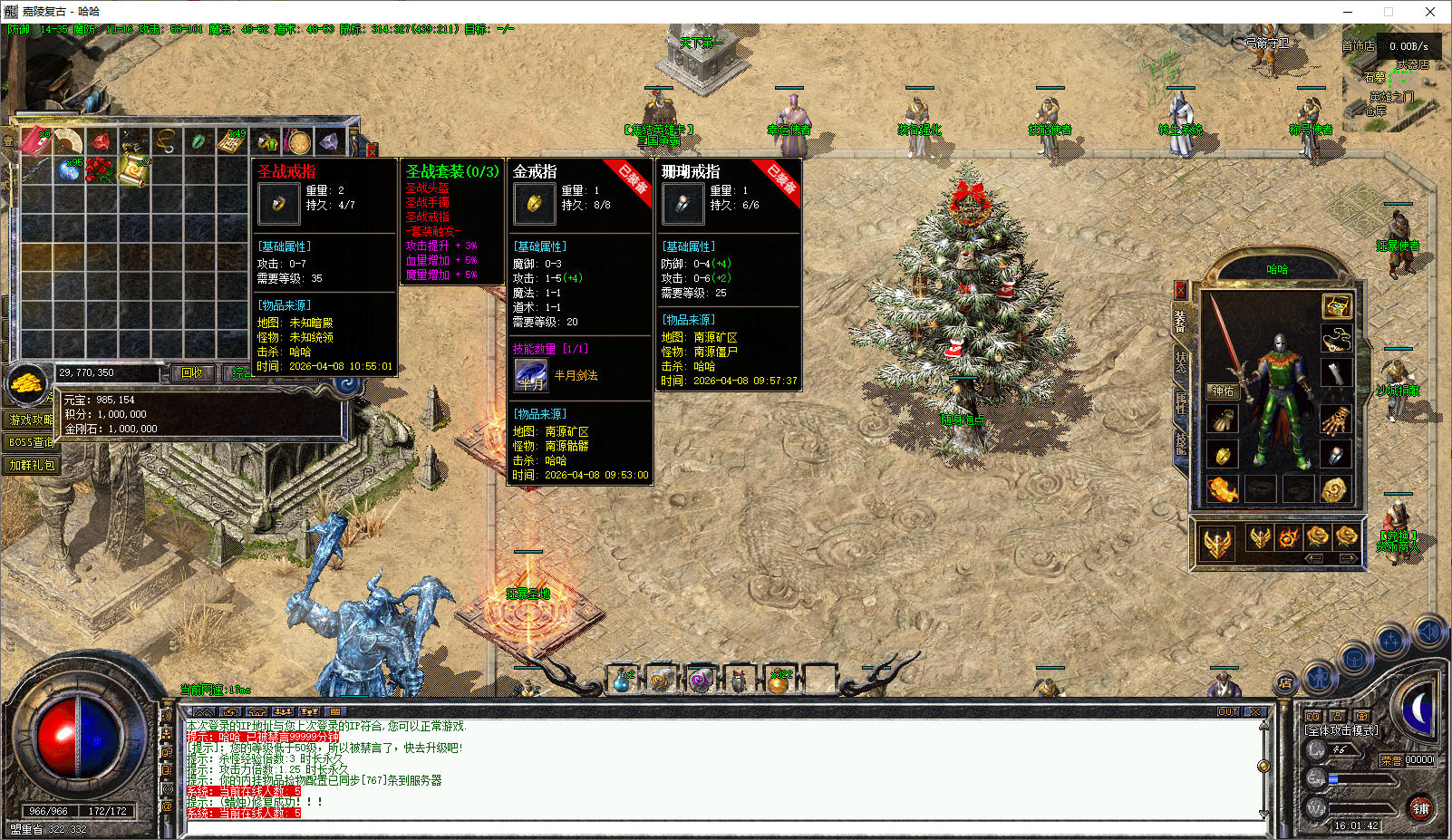Select the glowing scroll item in the bag
Image resolution: width=1452 pixels, height=840 pixels.
[x=132, y=169]
